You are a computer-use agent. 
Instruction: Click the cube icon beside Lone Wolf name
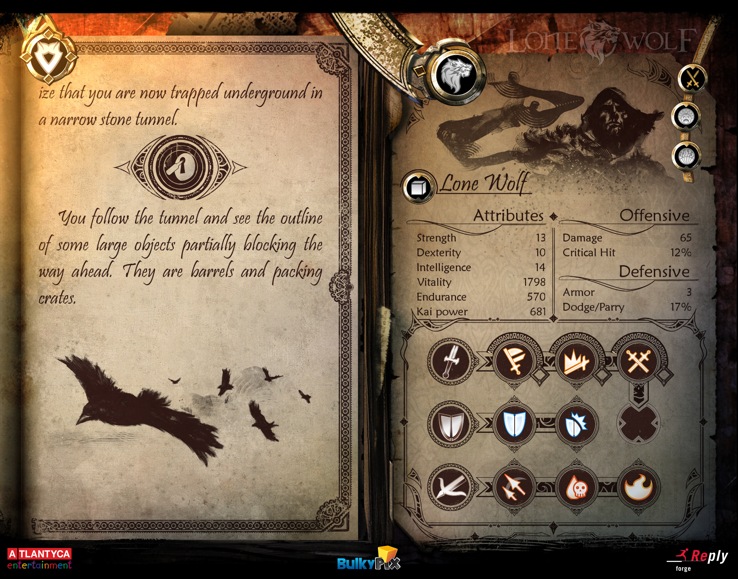[416, 187]
